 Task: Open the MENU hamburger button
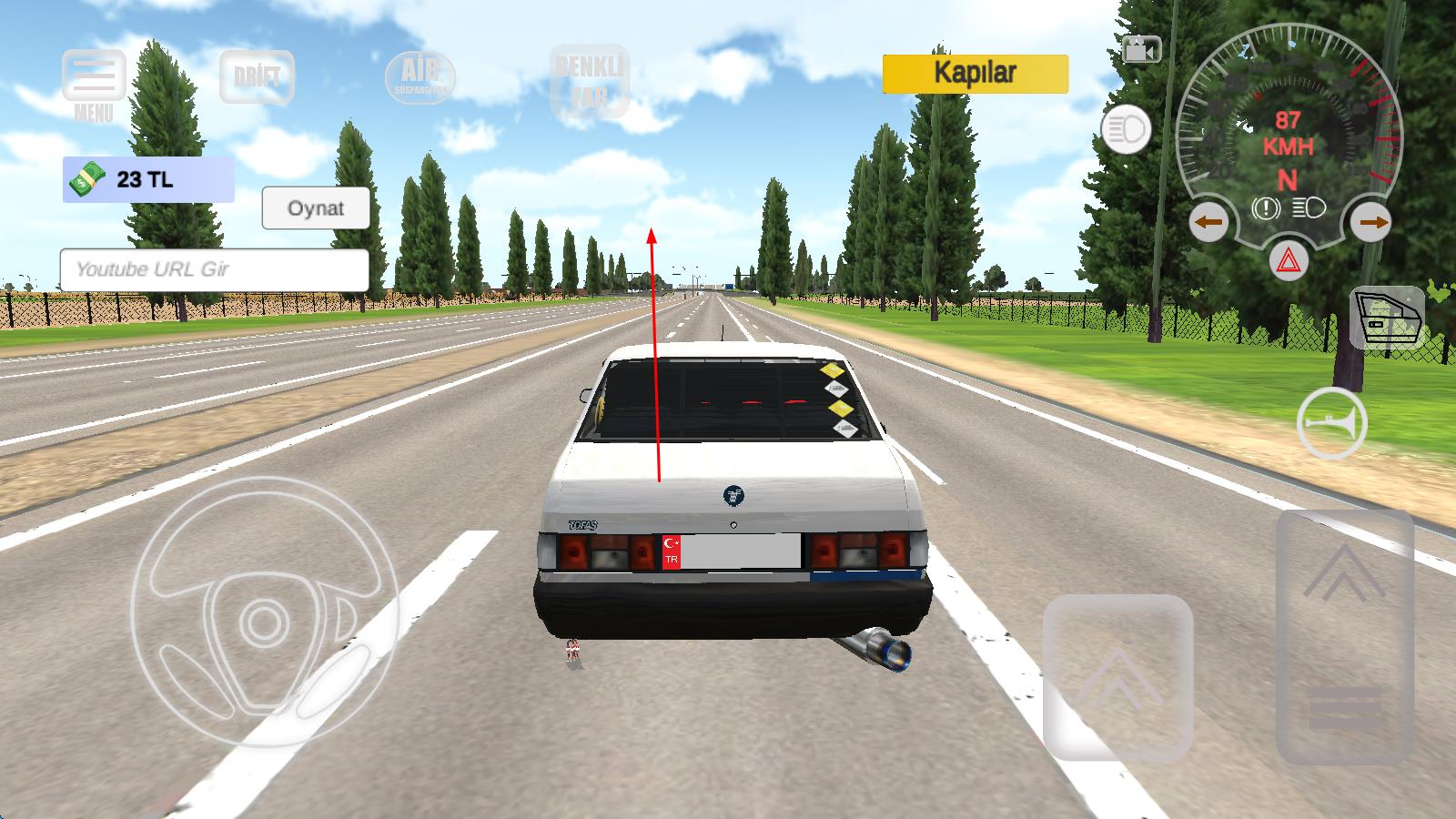pos(94,78)
